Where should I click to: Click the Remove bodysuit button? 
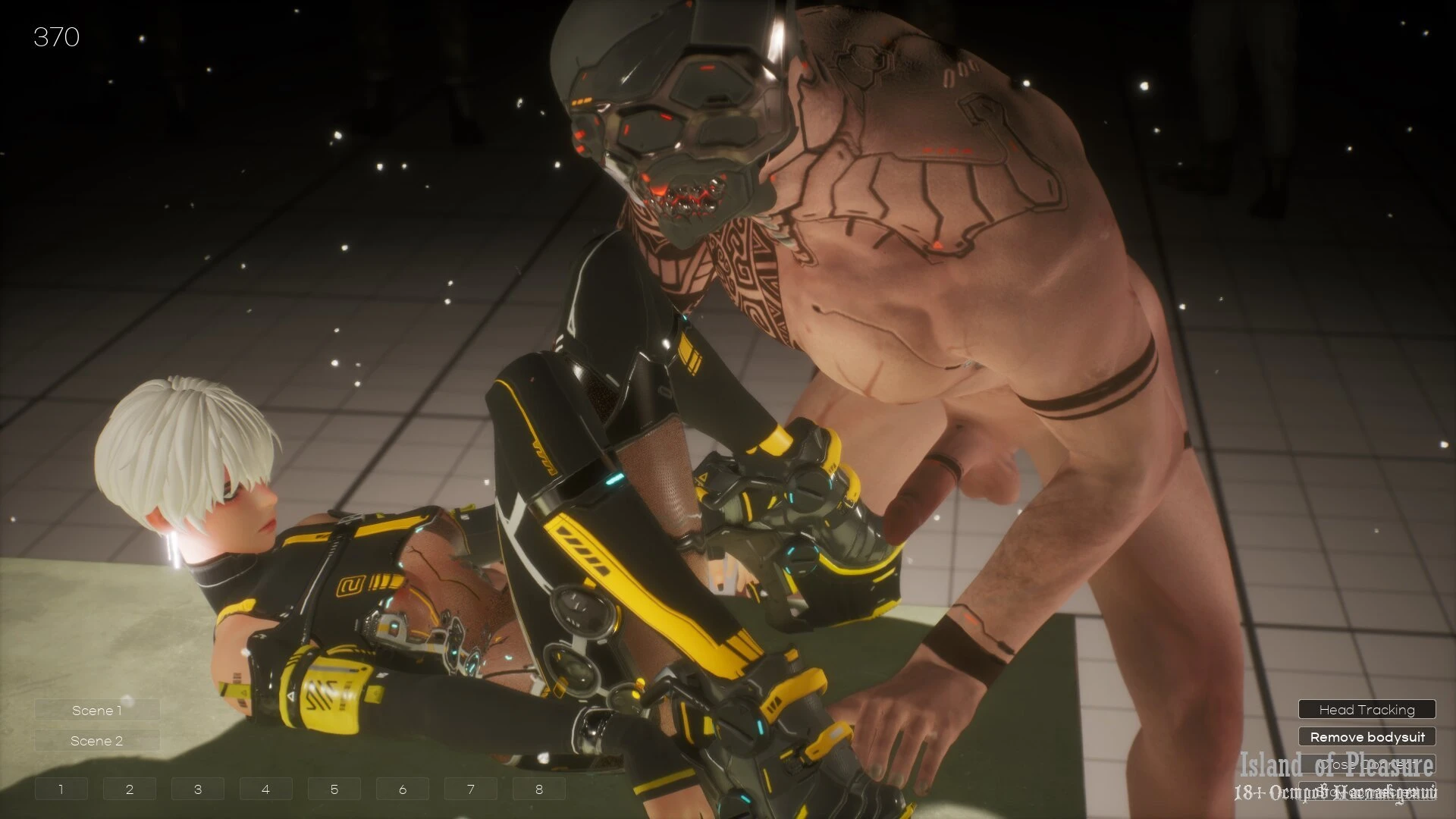1367,737
